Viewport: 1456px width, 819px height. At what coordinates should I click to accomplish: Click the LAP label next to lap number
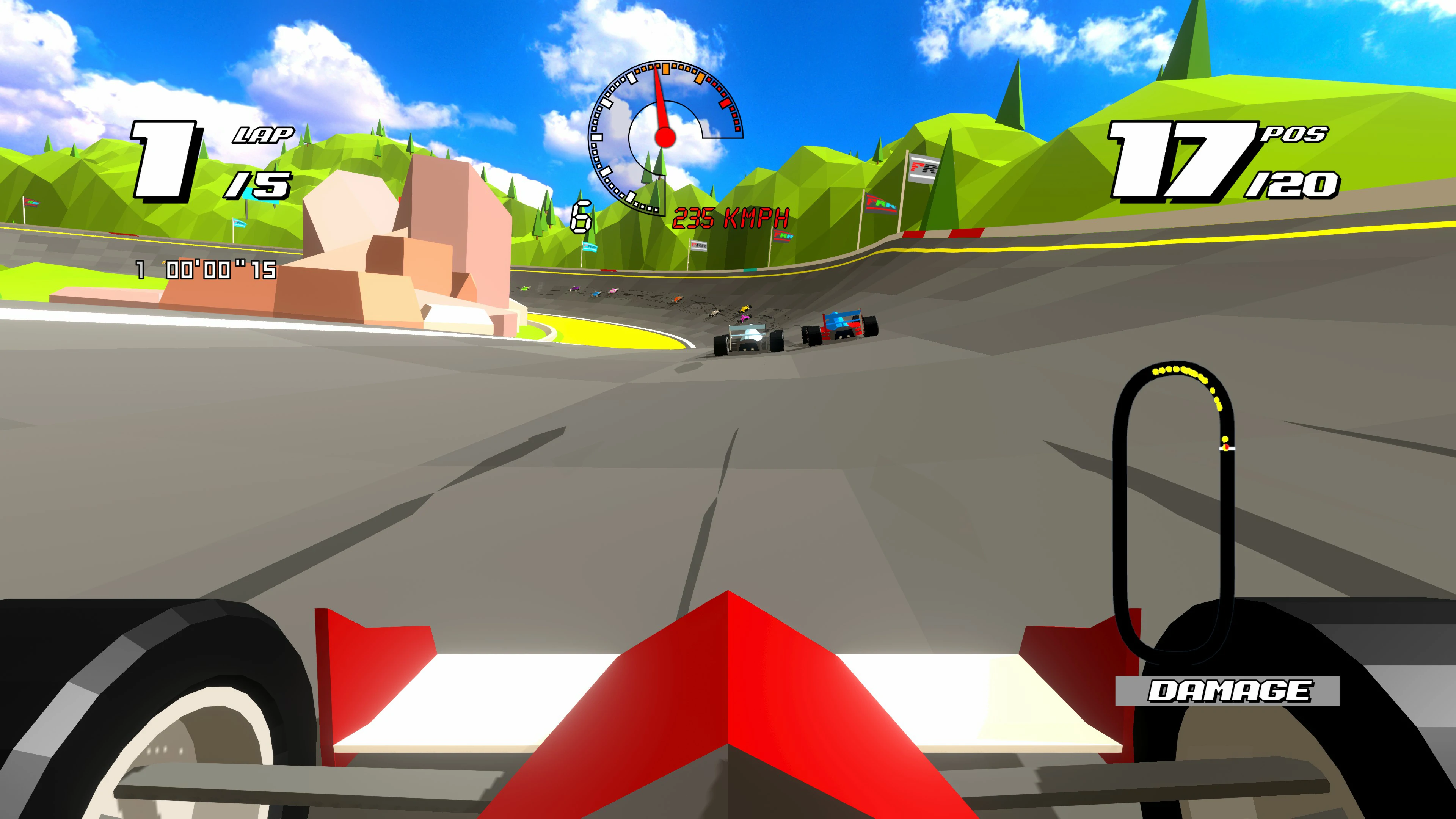[264, 136]
